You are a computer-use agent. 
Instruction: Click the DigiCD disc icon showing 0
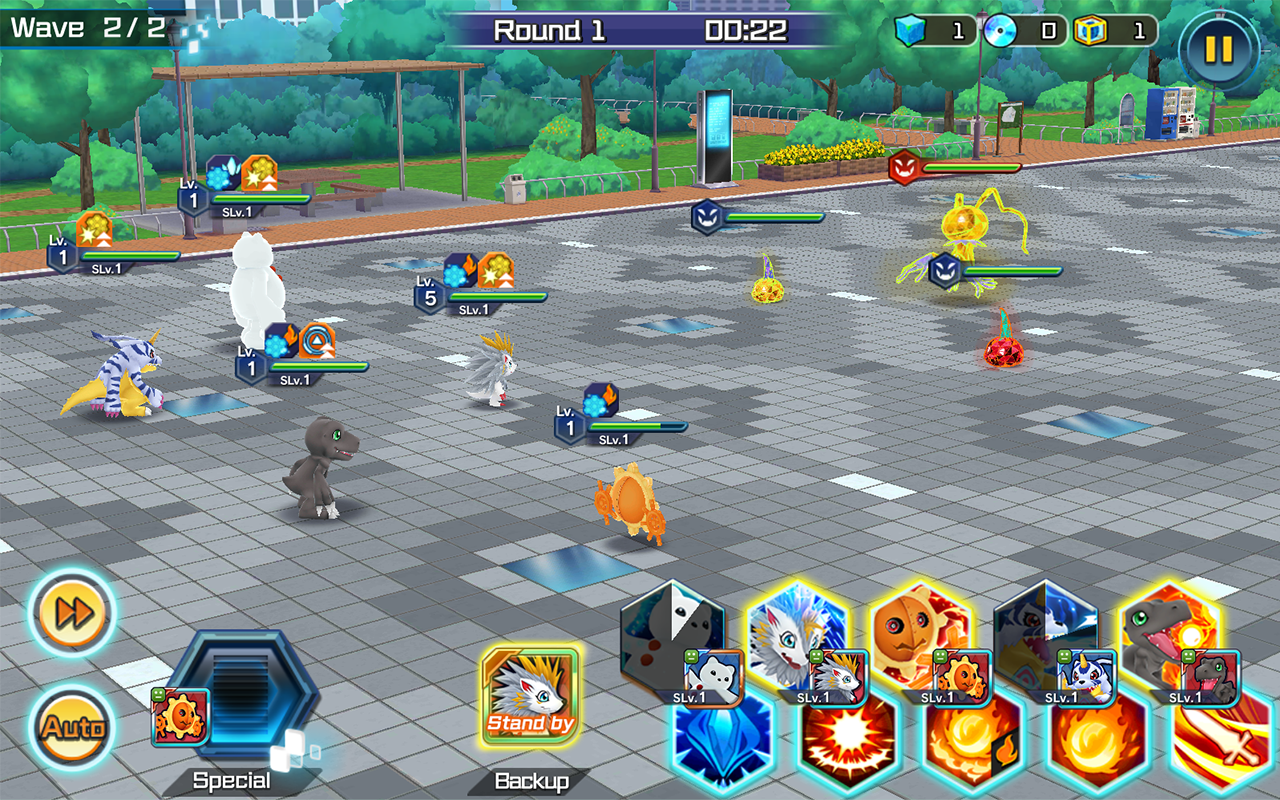click(x=1000, y=30)
